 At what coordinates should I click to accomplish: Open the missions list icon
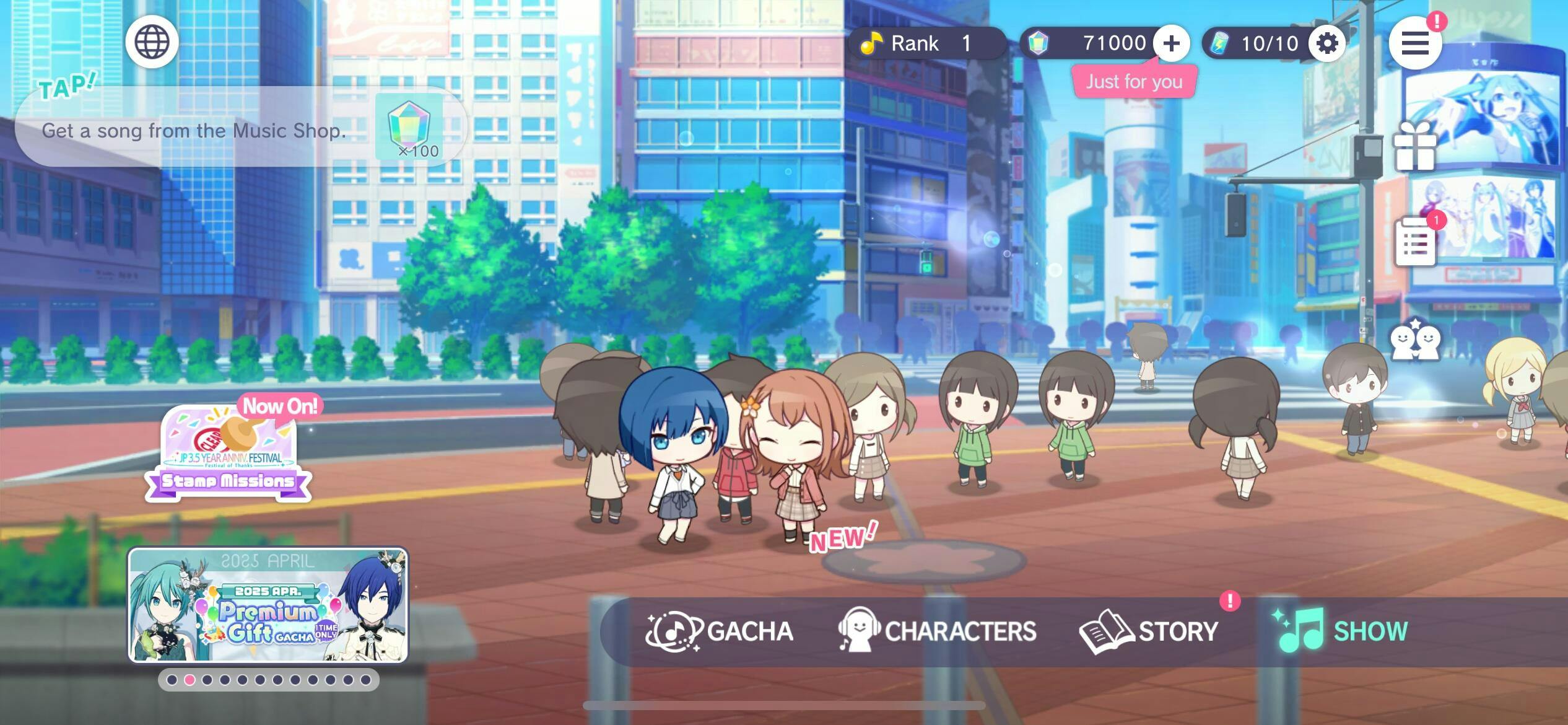(x=1415, y=242)
